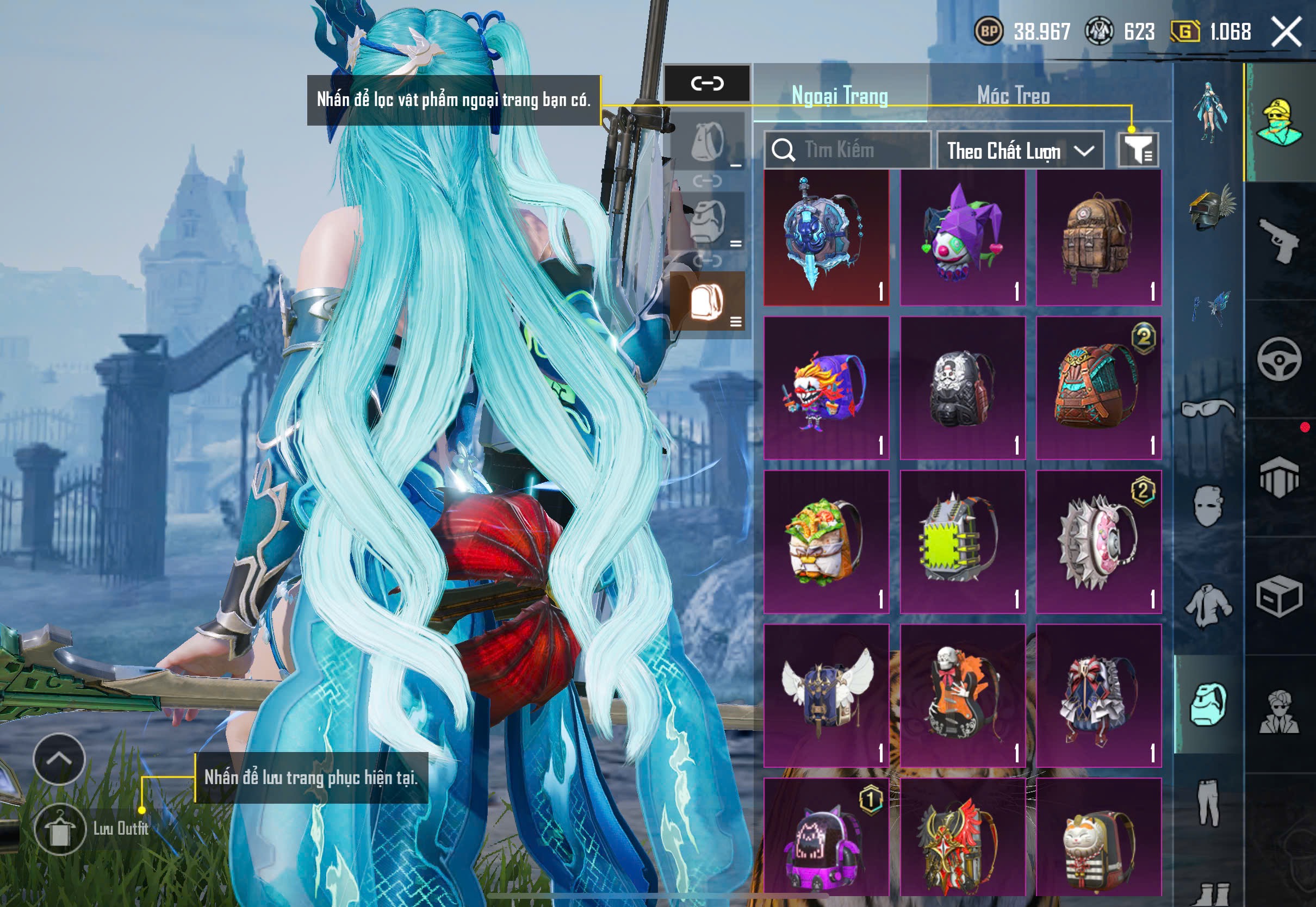Open the Ngoại Trang tab

(839, 96)
